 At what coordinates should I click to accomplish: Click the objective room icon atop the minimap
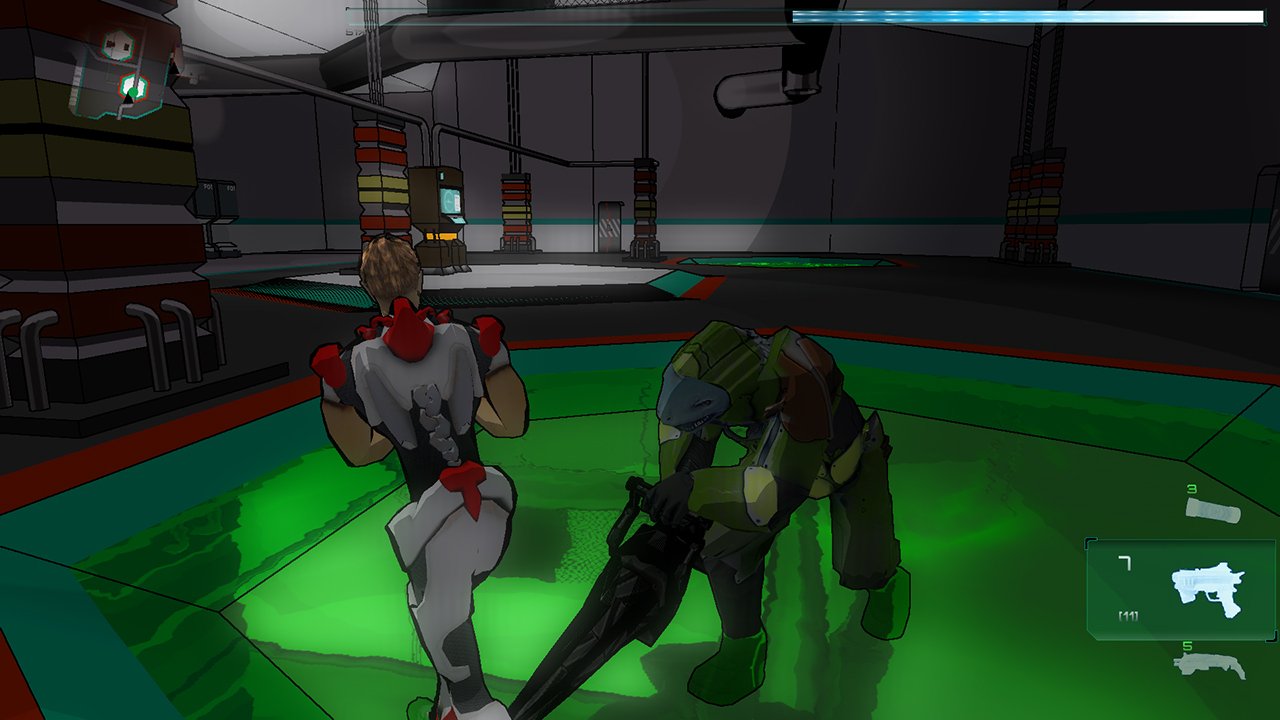pos(119,44)
